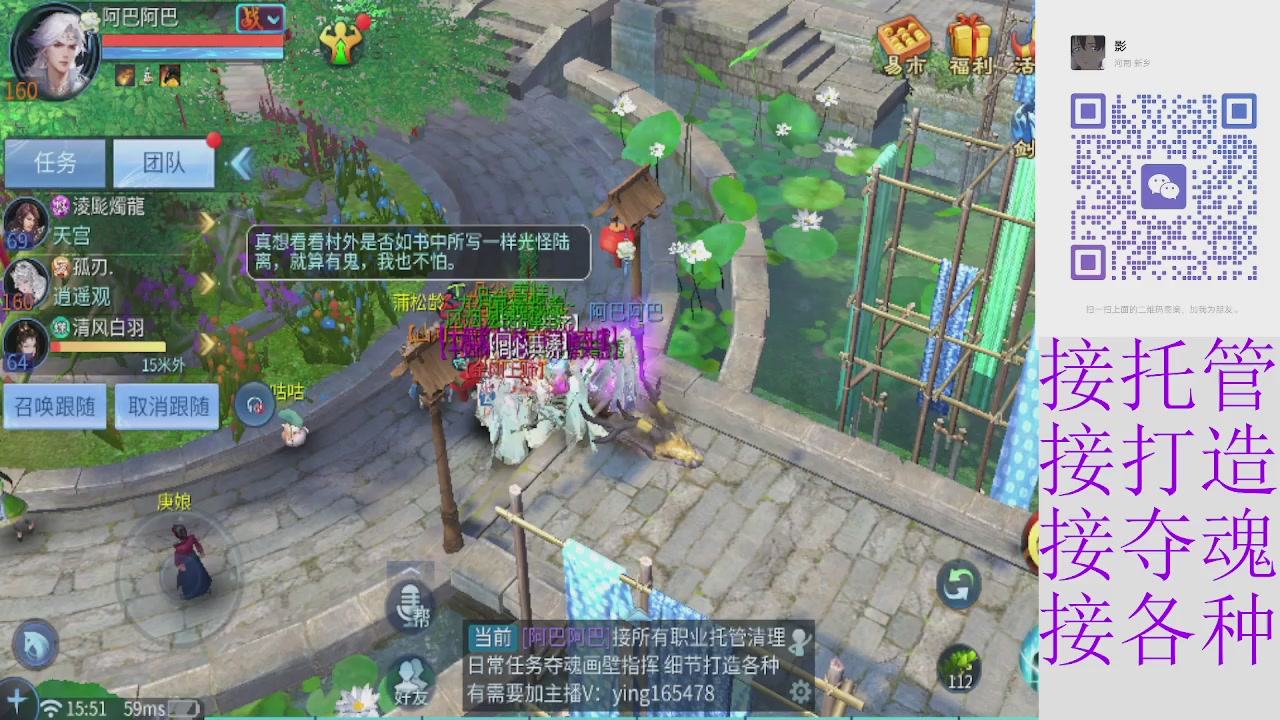Switch to the 任务 tasks tab
The width and height of the screenshot is (1280, 720).
point(55,164)
